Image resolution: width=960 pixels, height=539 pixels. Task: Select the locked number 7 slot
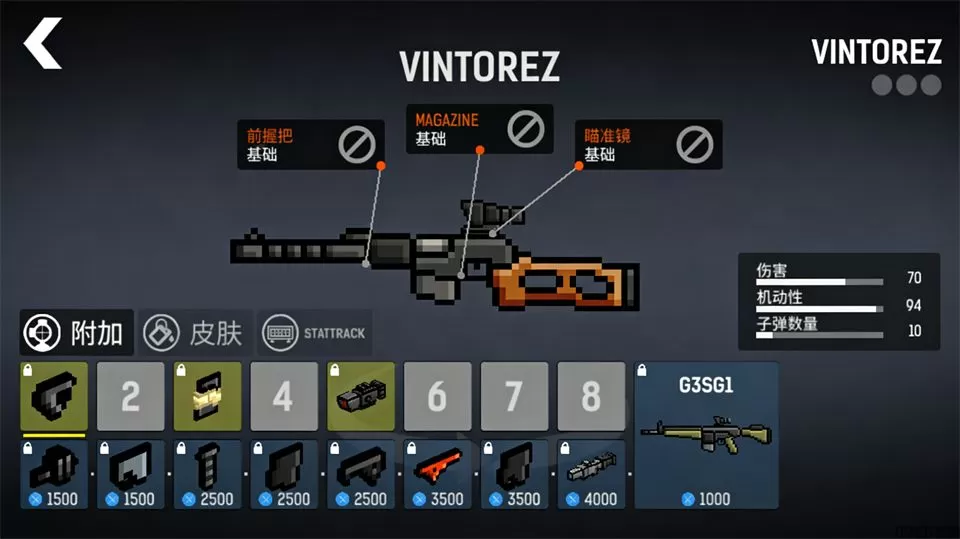[514, 397]
